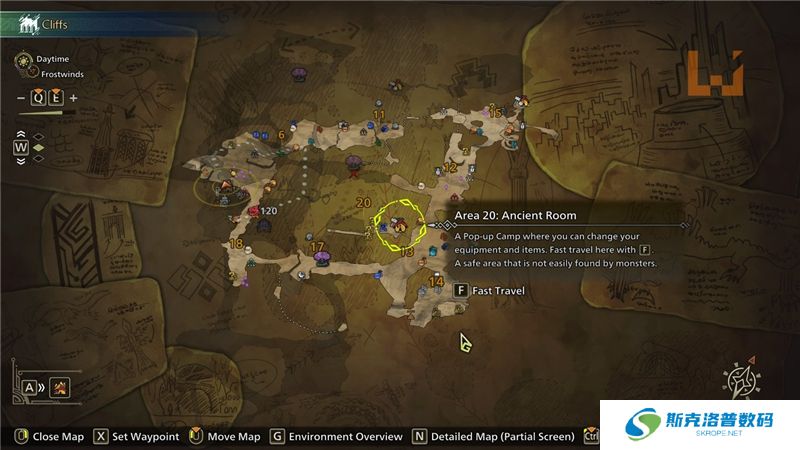Select the Area 6 number on map
This screenshot has width=800, height=450.
tap(282, 135)
